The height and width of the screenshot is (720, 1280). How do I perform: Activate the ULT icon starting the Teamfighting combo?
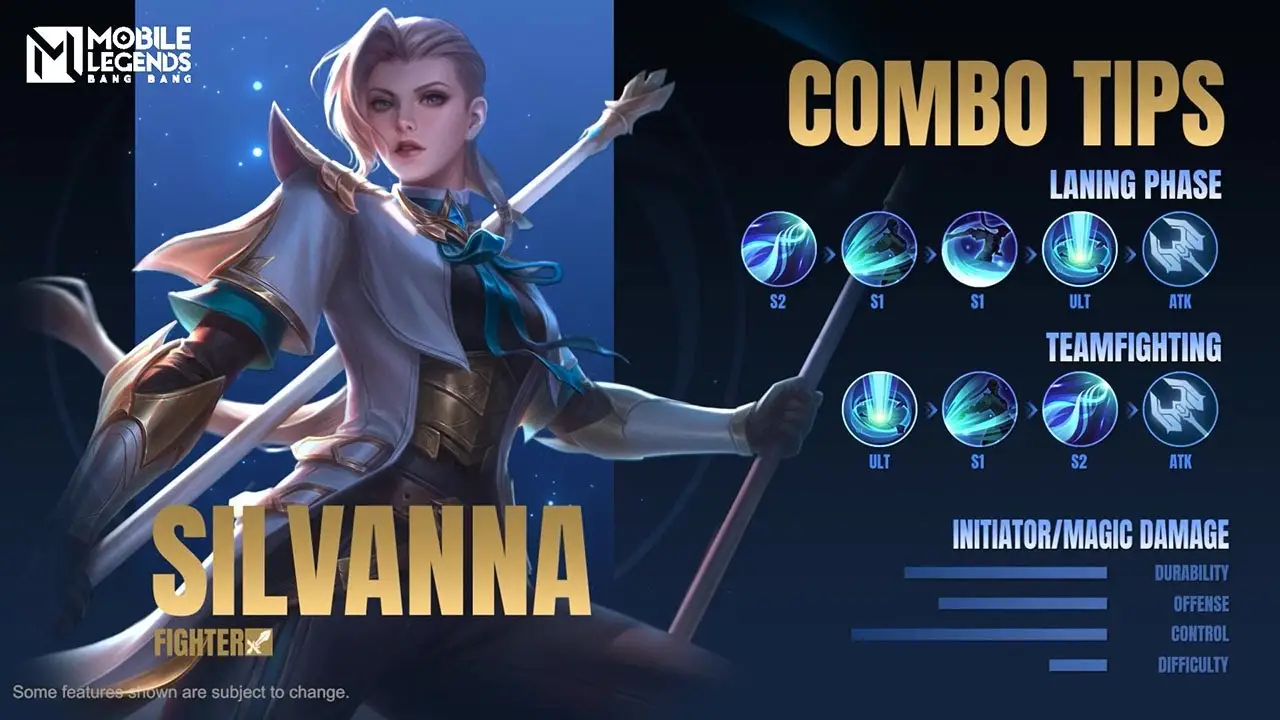click(879, 409)
